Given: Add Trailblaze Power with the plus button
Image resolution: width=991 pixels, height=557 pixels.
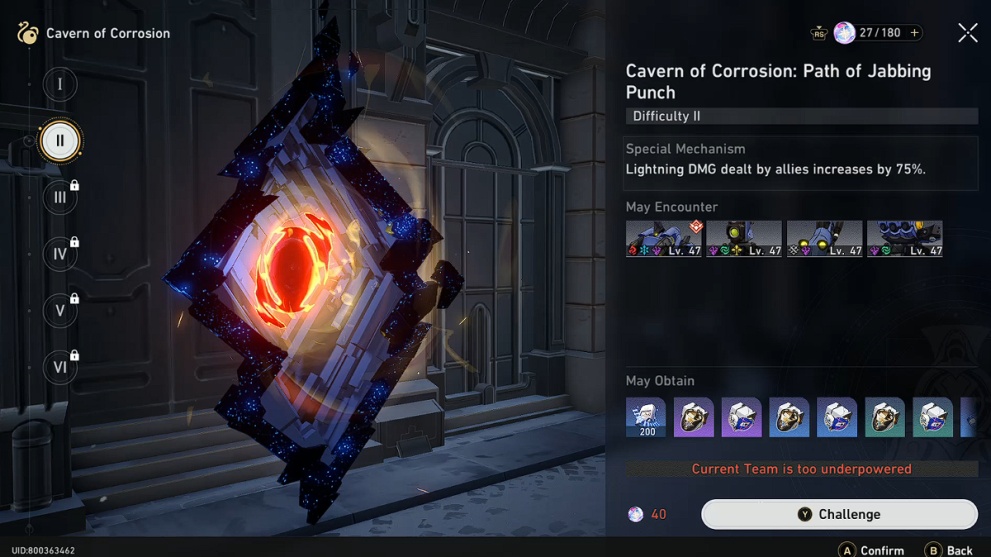Looking at the screenshot, I should point(914,33).
